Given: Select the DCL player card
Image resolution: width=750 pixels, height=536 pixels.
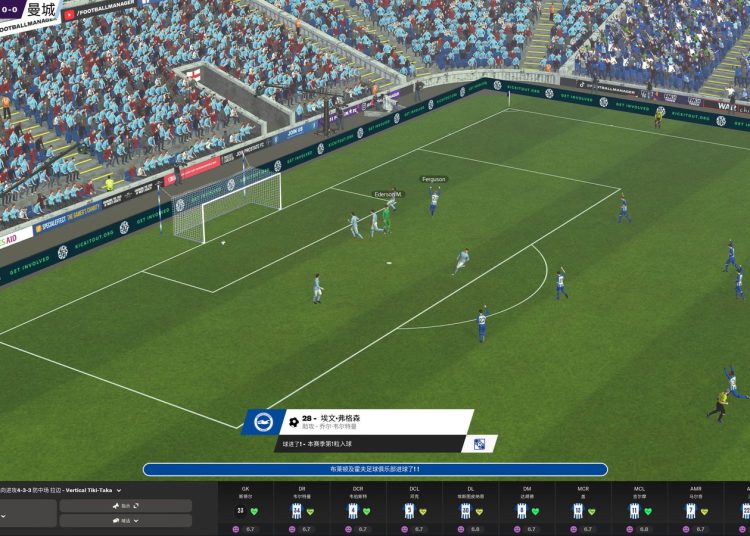Looking at the screenshot, I should point(414,508).
